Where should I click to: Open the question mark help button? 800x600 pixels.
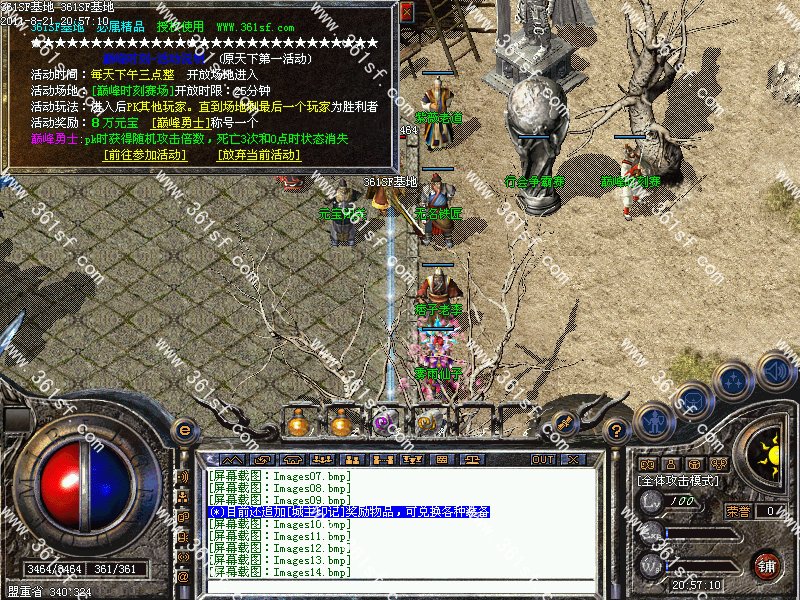[x=618, y=431]
